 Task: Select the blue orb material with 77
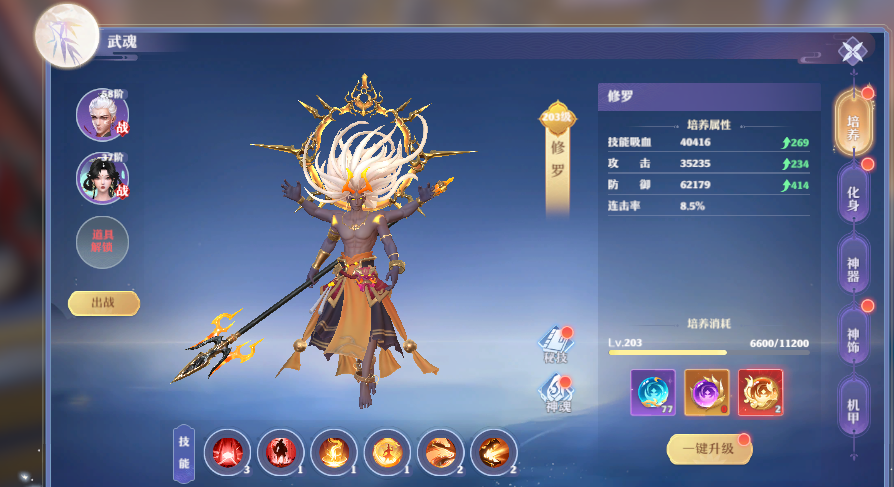tap(653, 392)
